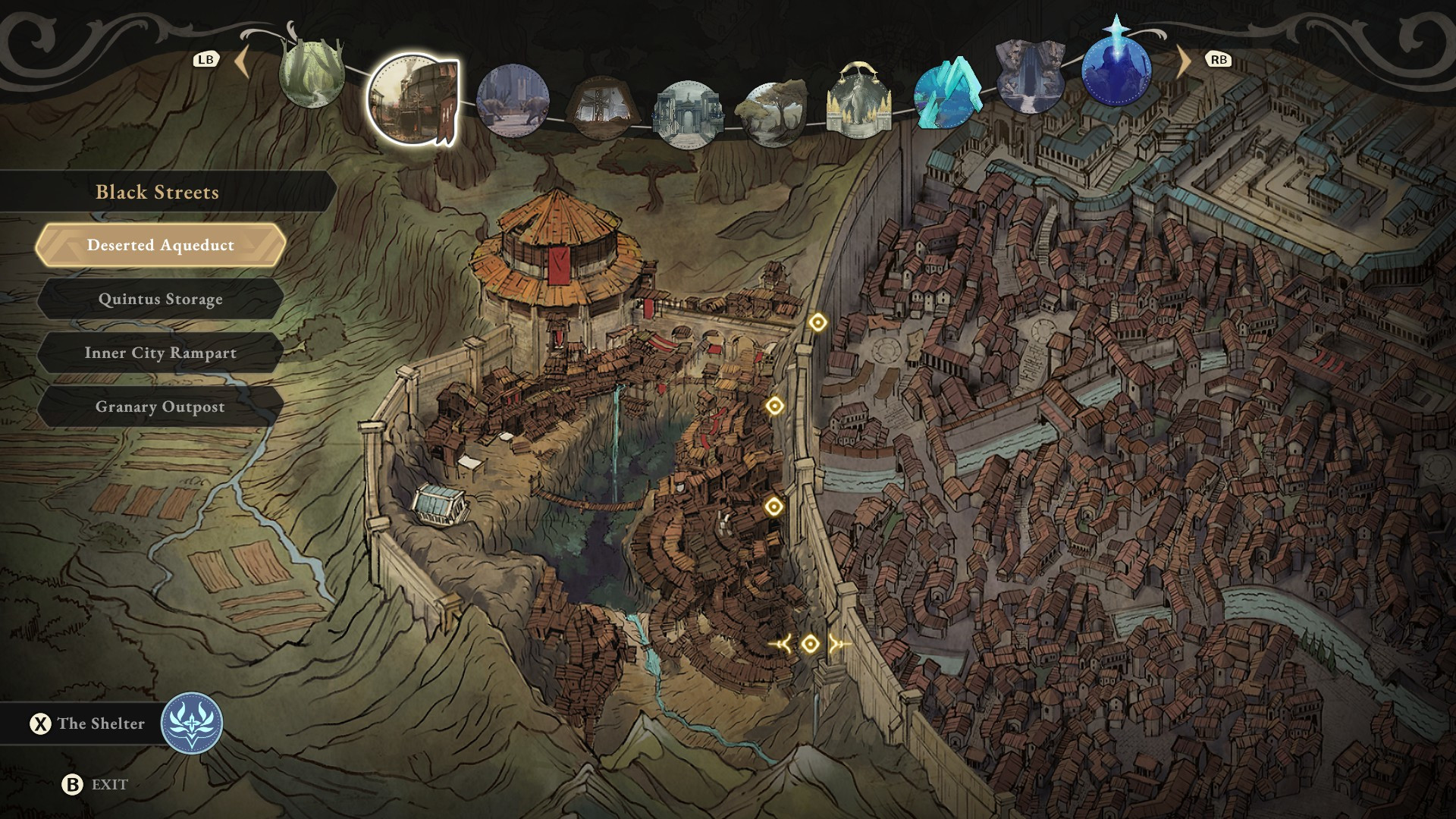1456x819 pixels.
Task: Click the left arrow to cycle regions
Action: click(x=243, y=61)
